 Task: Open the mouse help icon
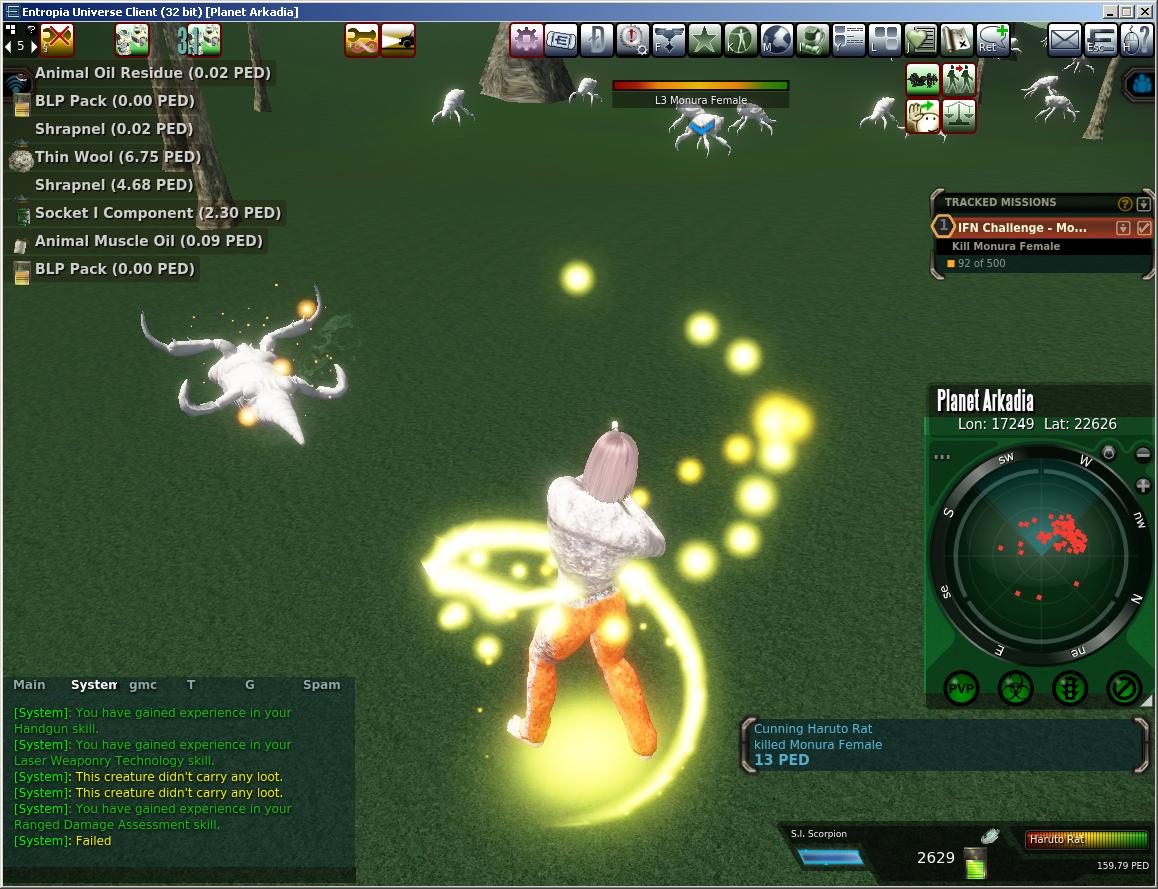pyautogui.click(x=1137, y=41)
